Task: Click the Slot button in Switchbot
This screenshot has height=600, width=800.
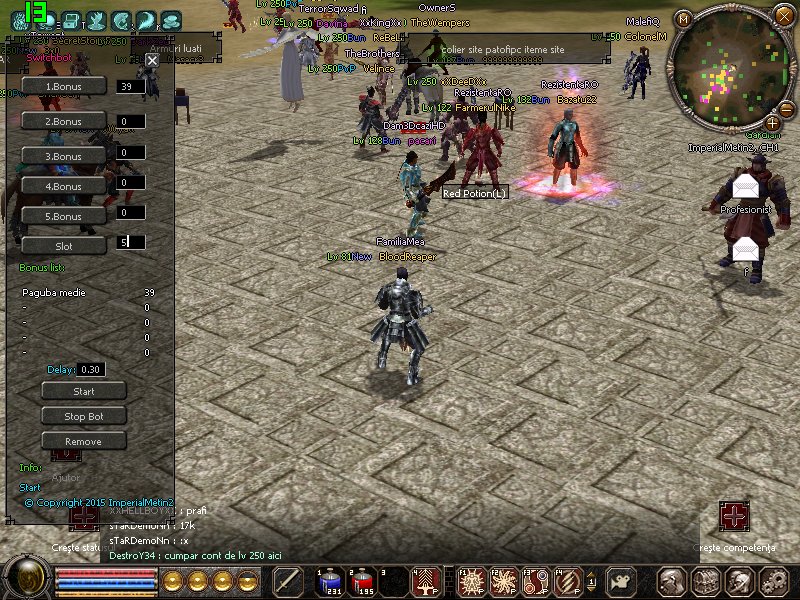Action: click(64, 245)
